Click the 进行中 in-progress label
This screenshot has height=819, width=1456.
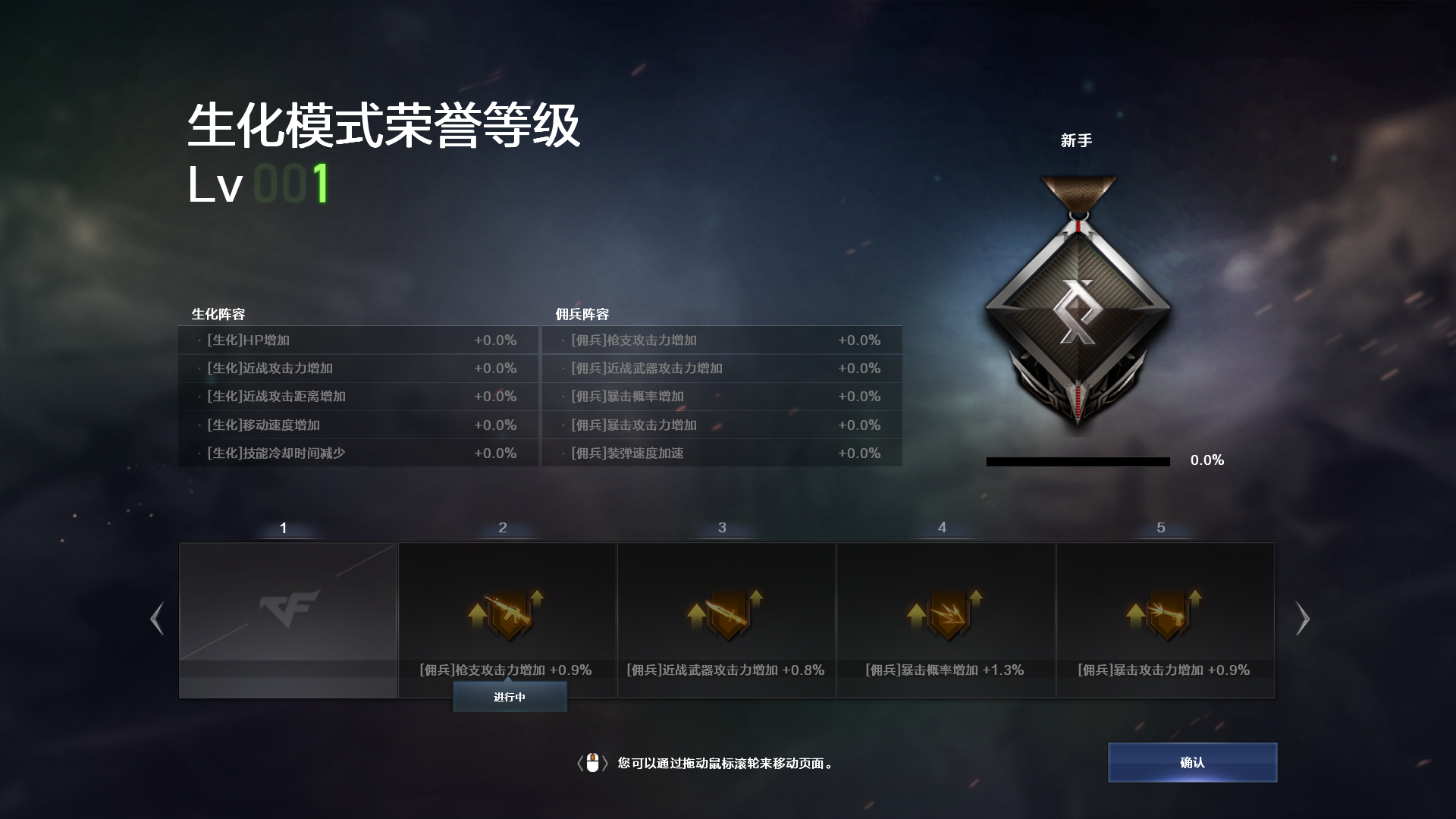click(x=509, y=695)
